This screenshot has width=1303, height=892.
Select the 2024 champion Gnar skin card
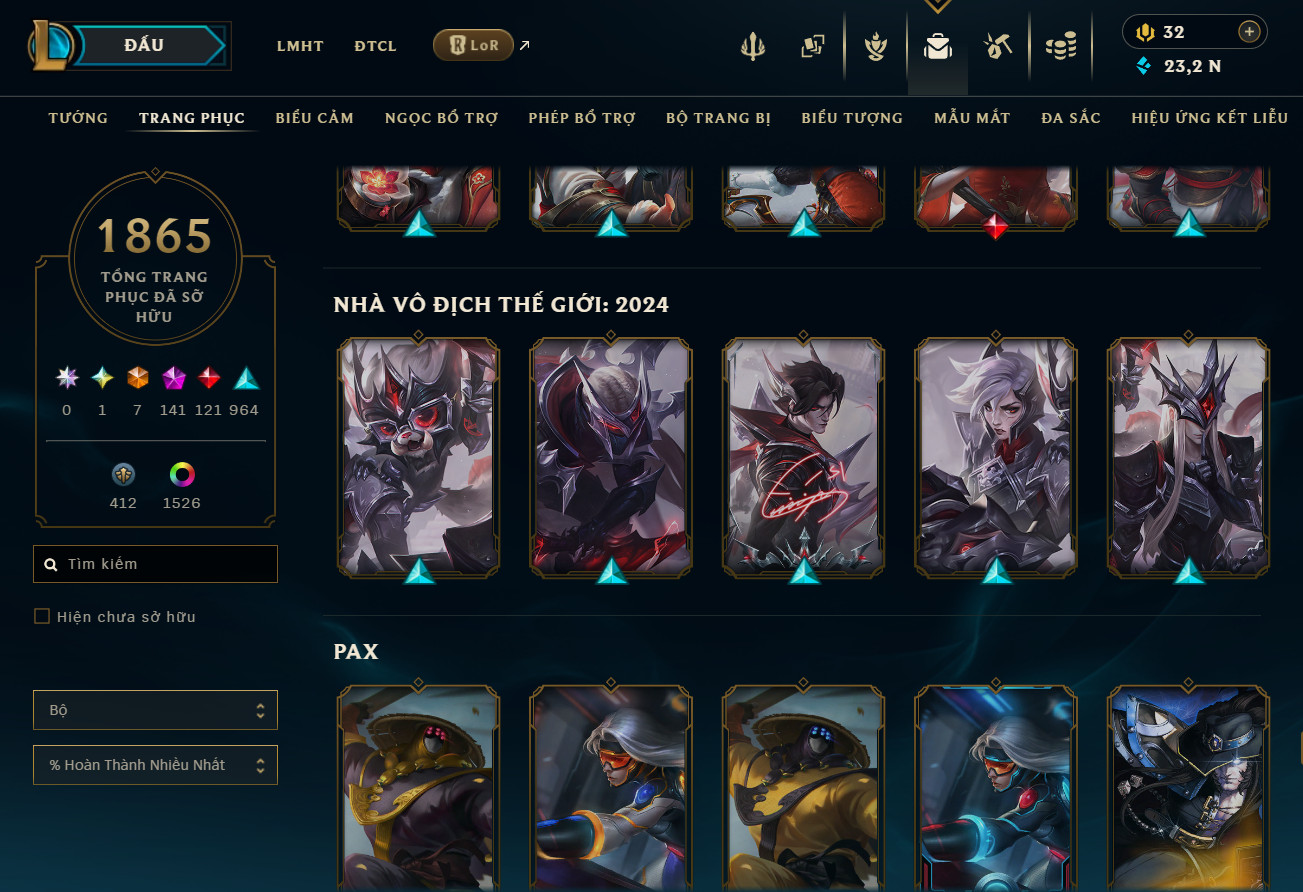click(x=419, y=456)
